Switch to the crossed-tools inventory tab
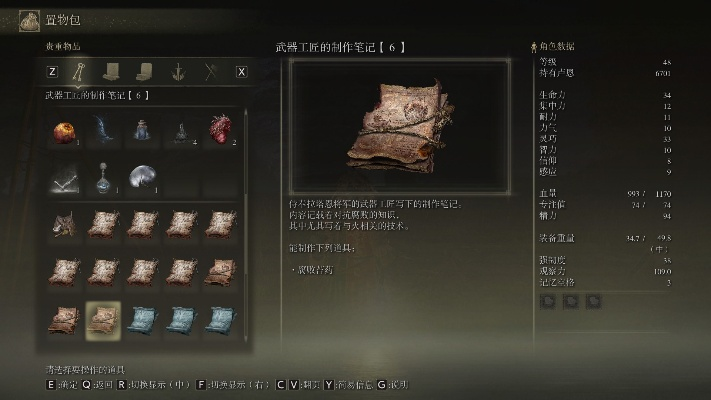This screenshot has height=400, width=711. point(211,71)
